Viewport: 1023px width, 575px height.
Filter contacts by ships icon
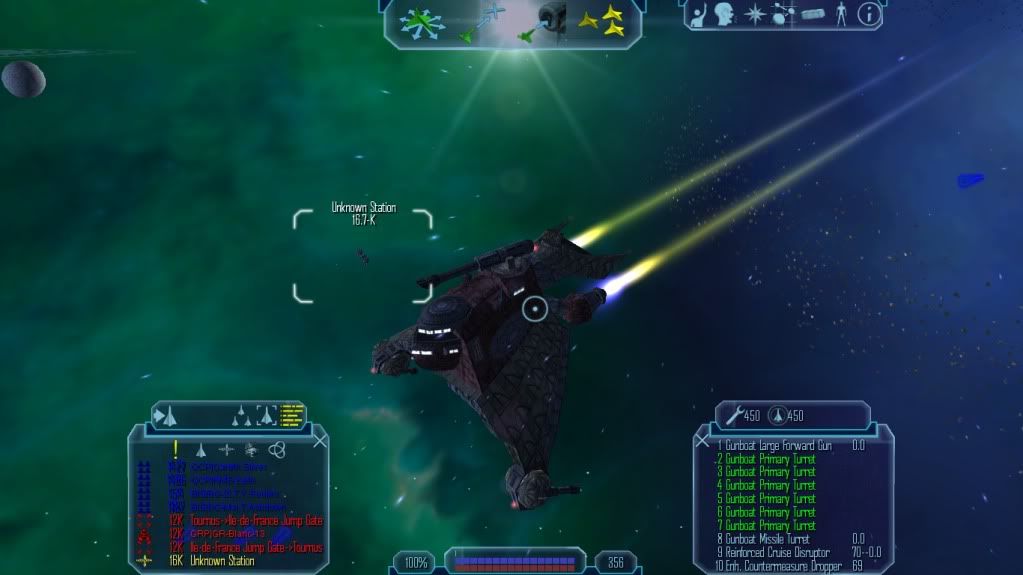click(201, 450)
